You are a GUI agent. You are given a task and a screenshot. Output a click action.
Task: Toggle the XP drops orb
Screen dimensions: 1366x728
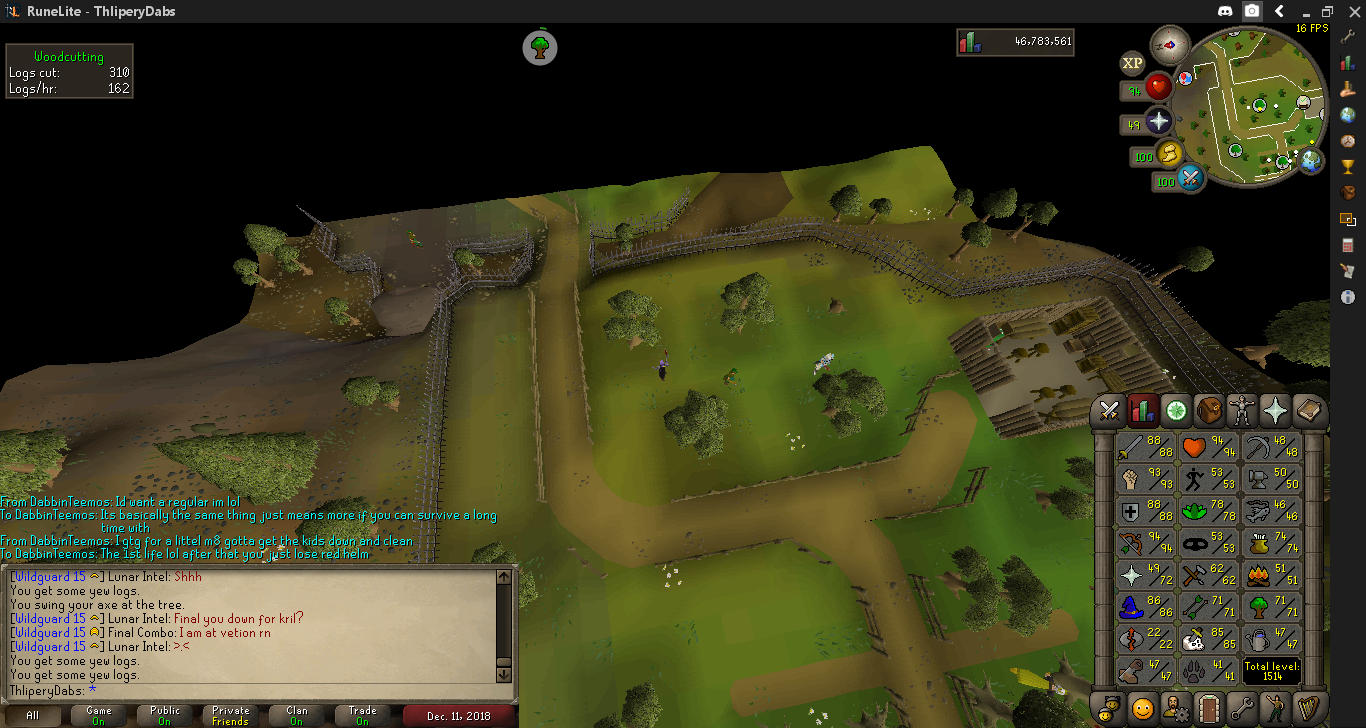click(1132, 63)
